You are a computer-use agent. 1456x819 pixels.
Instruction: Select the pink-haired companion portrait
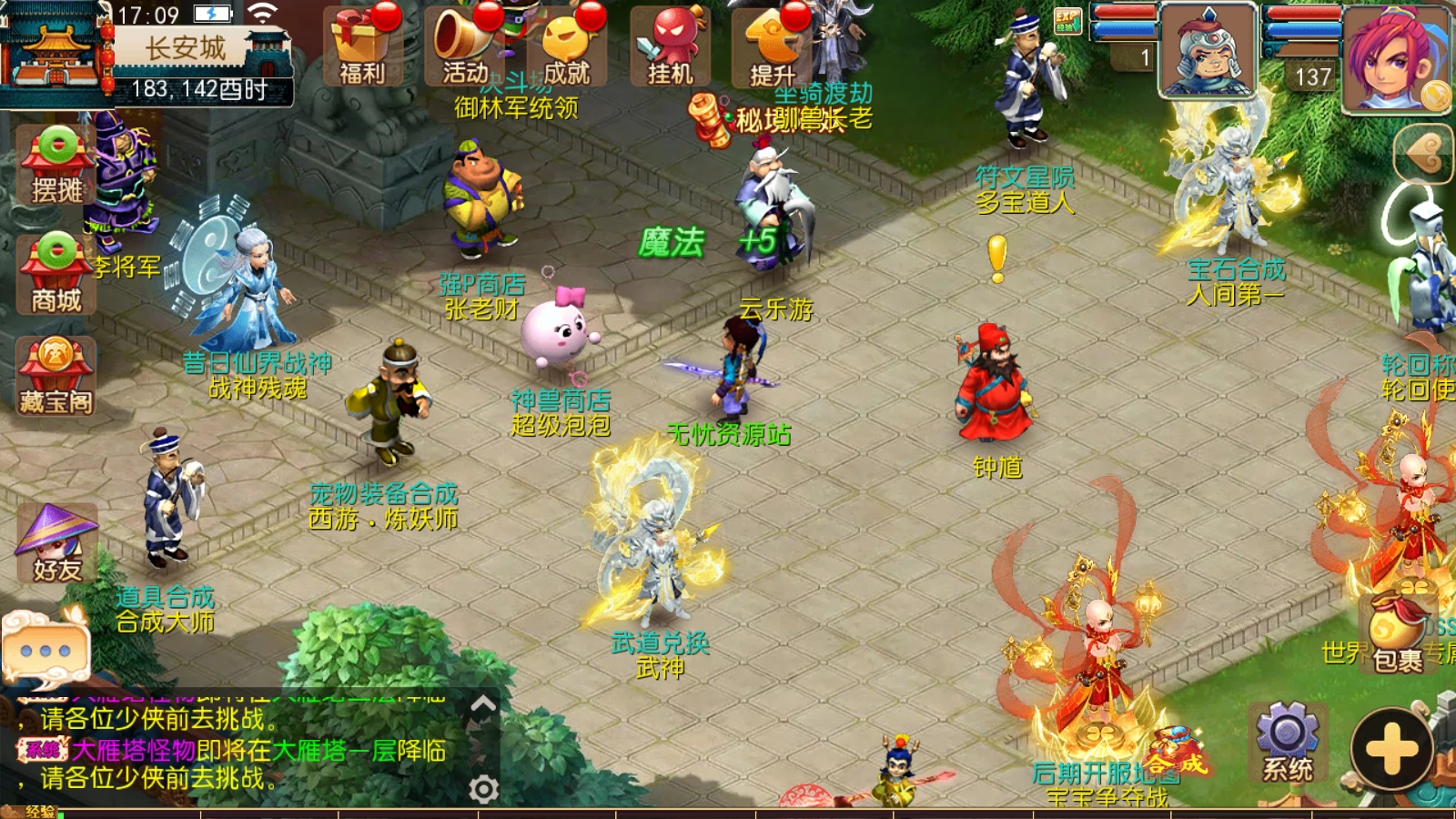coord(1395,56)
